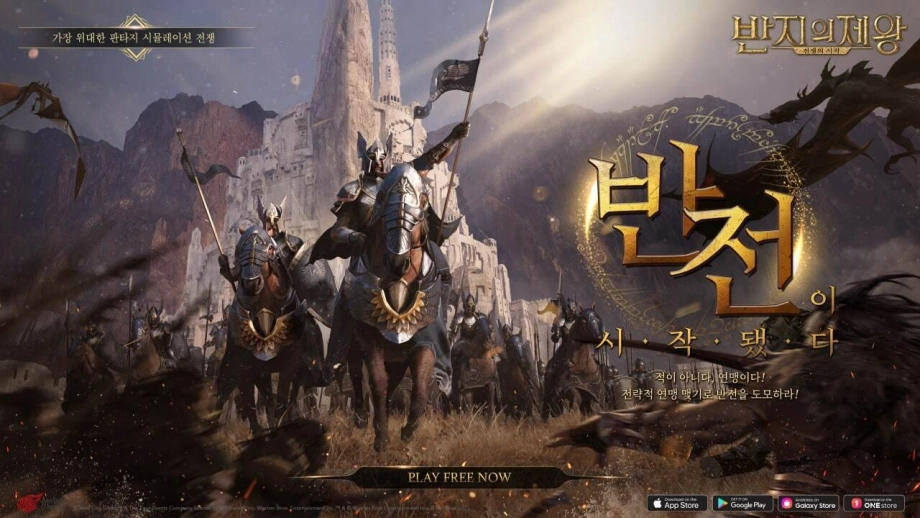Screen dimensions: 920x518
Task: Open the ONE store download badge
Action: tap(873, 503)
